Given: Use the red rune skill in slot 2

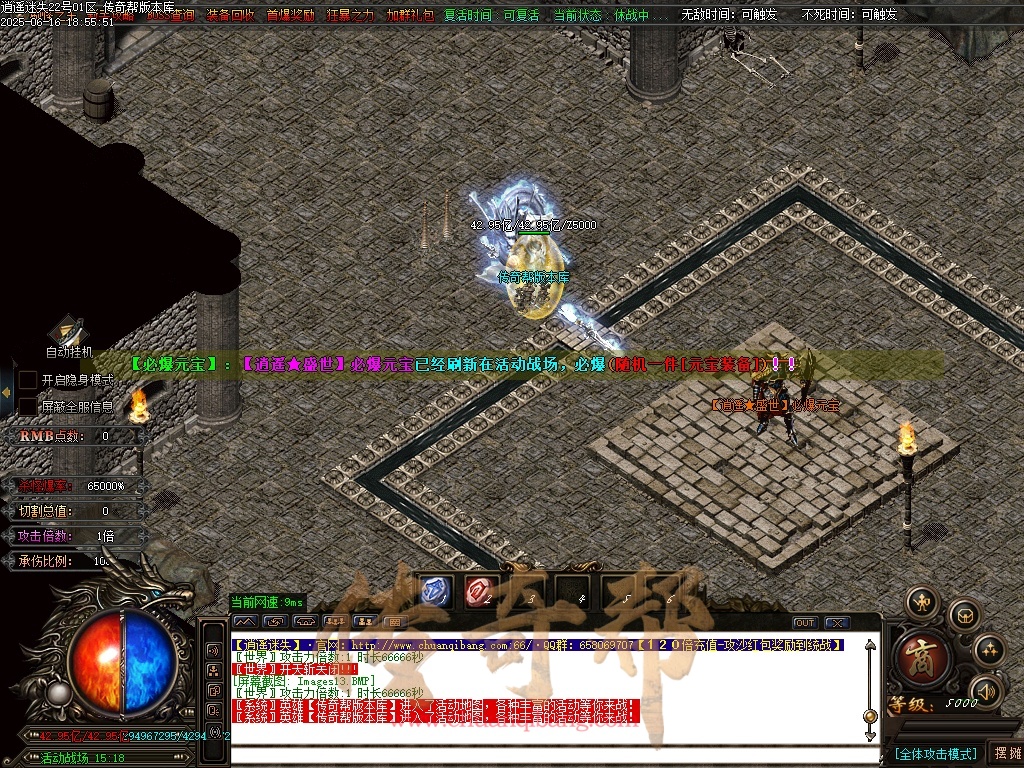Looking at the screenshot, I should pos(479,591).
